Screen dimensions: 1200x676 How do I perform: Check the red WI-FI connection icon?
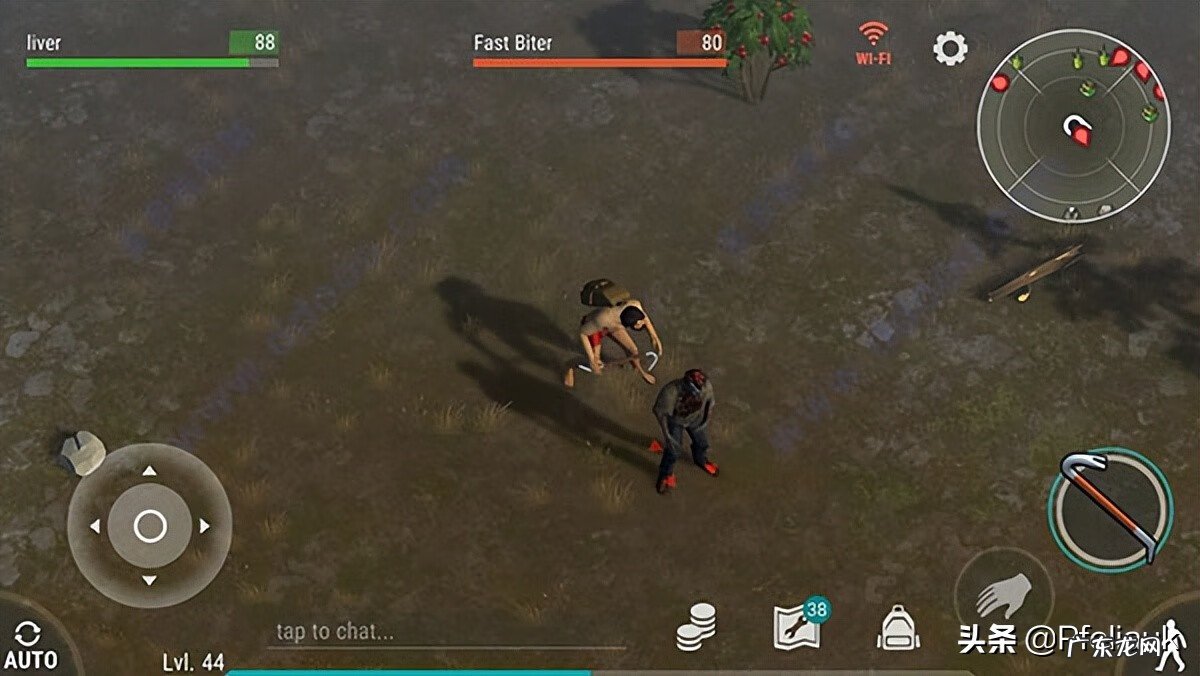(x=873, y=43)
